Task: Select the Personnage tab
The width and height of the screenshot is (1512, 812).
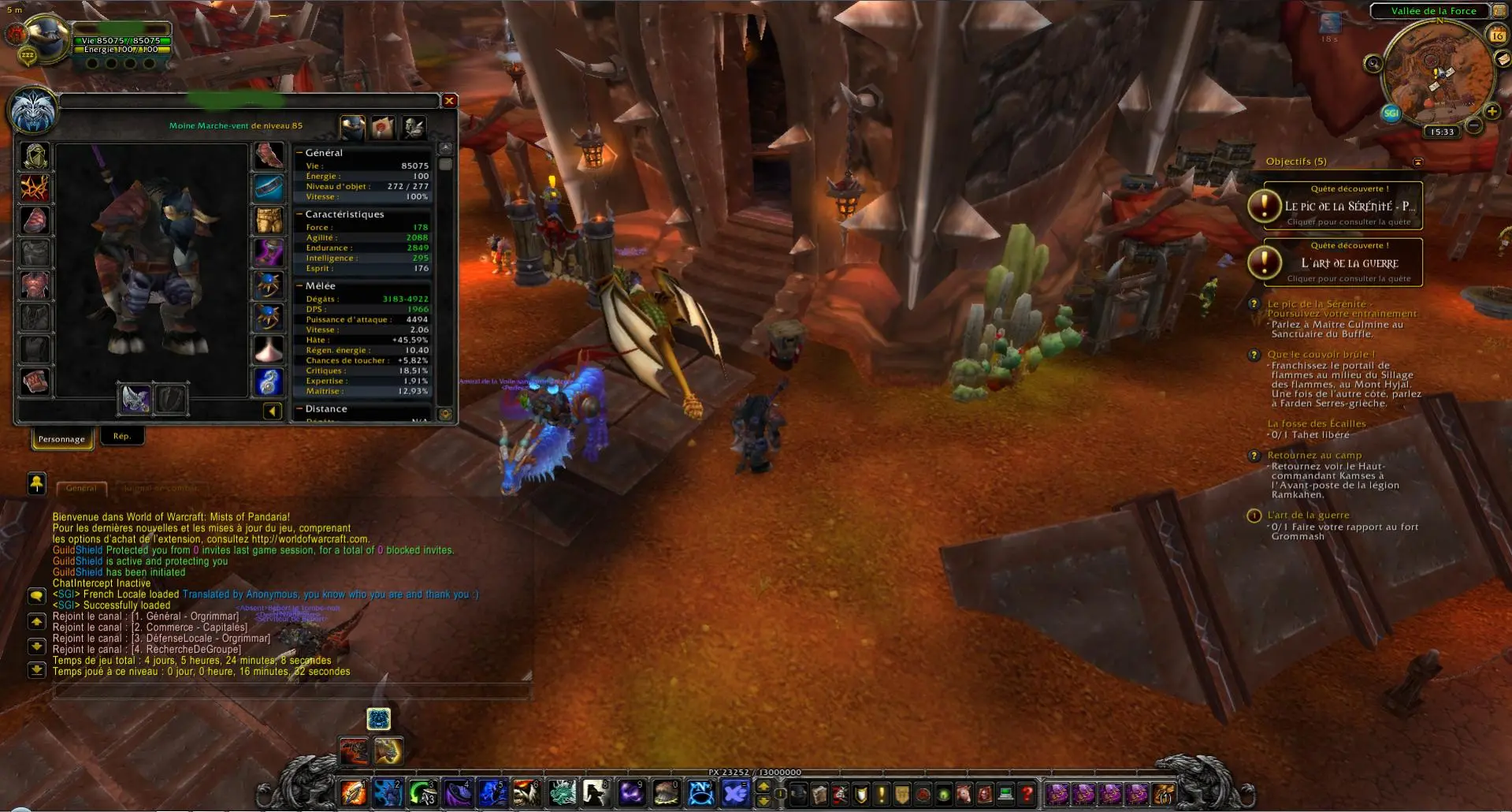Action: point(61,439)
